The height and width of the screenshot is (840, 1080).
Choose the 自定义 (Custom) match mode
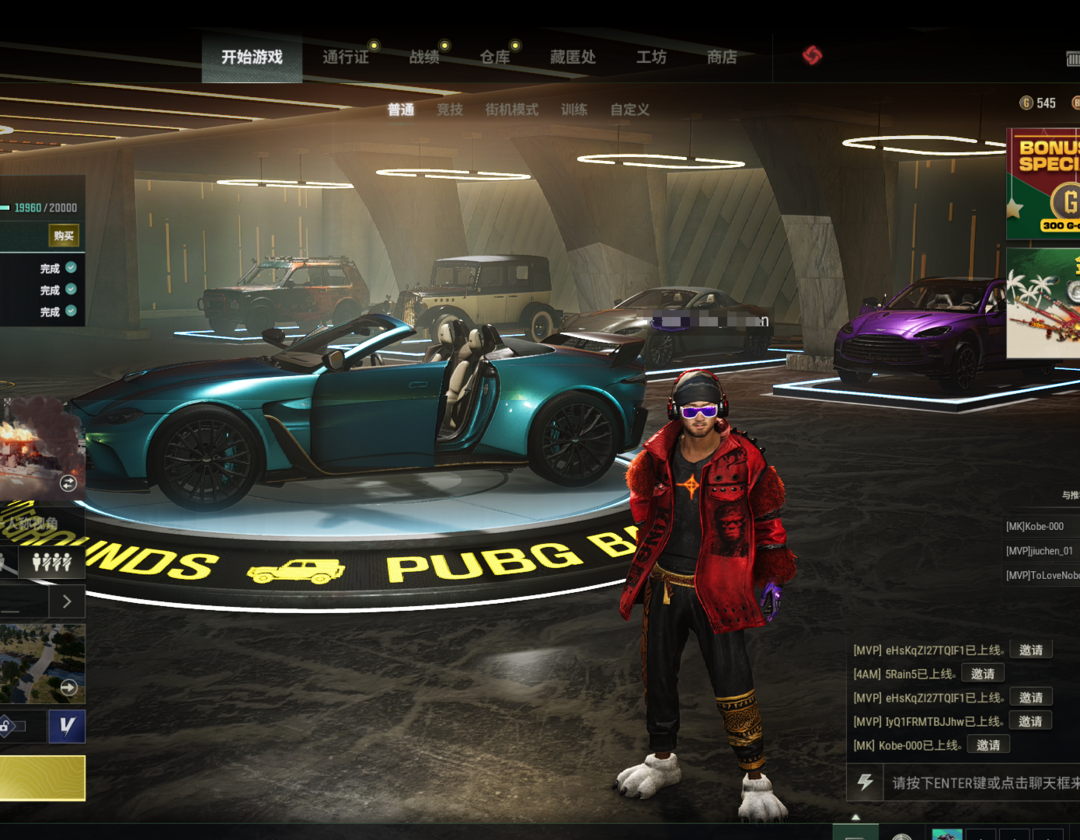630,110
